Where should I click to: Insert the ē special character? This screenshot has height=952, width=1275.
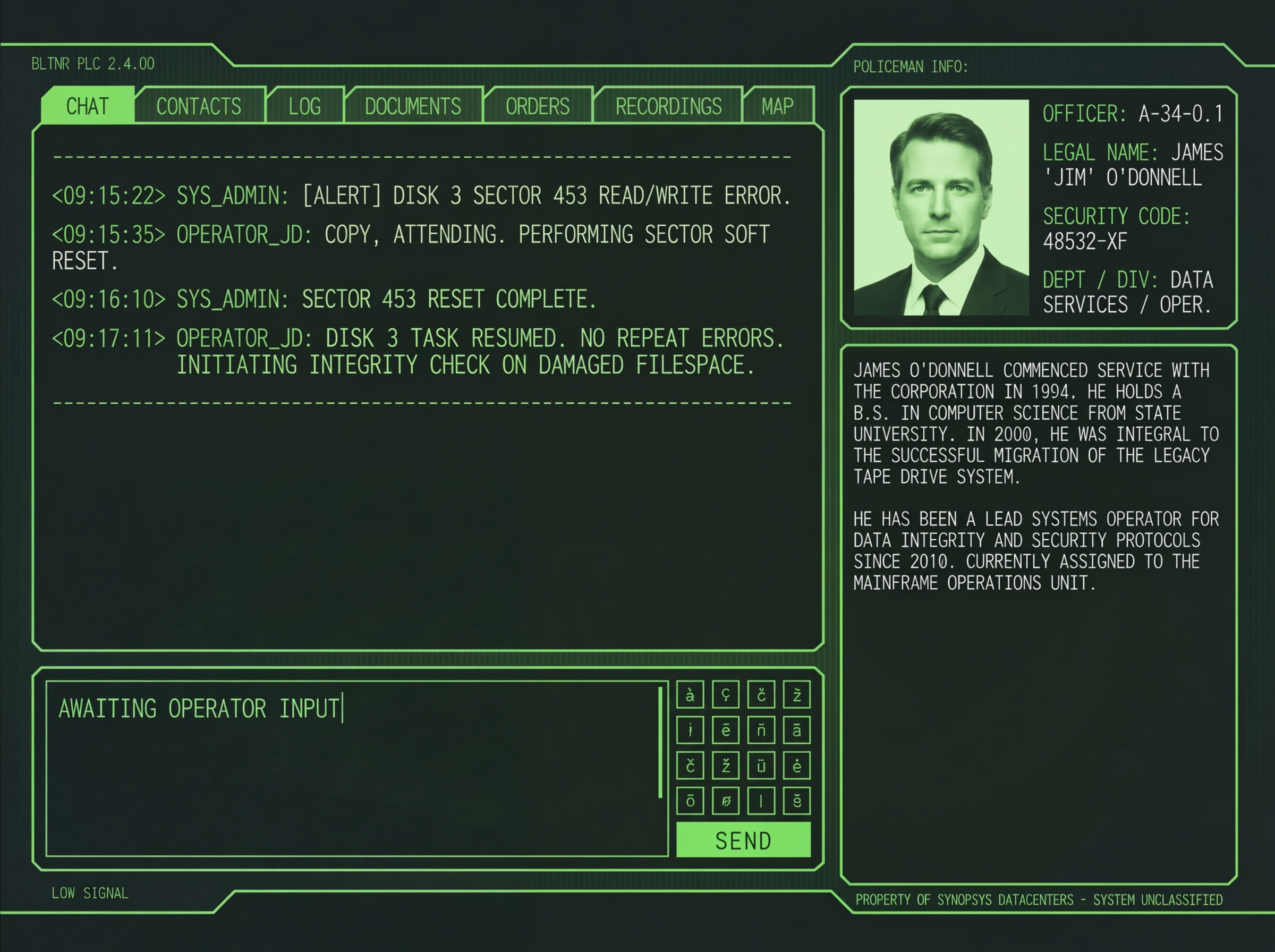(x=727, y=730)
